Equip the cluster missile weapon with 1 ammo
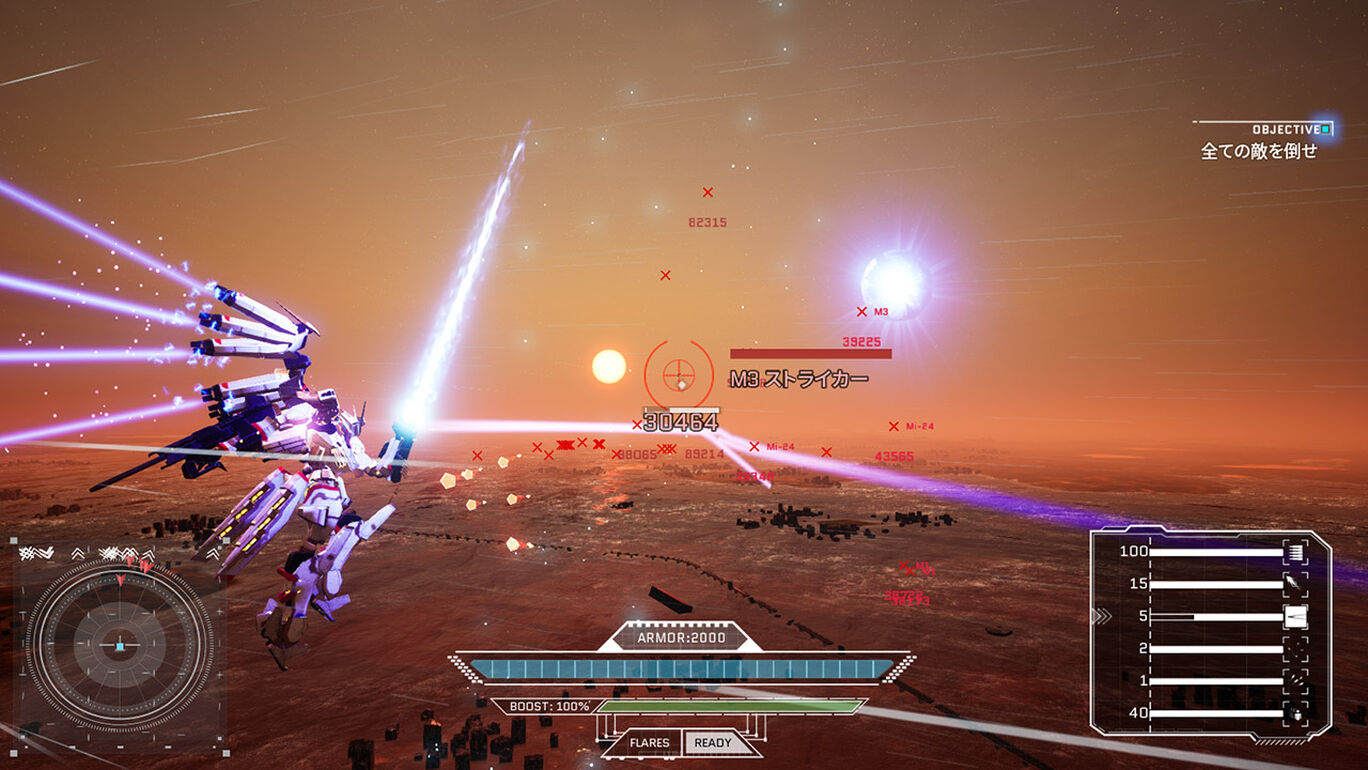 pyautogui.click(x=1295, y=681)
